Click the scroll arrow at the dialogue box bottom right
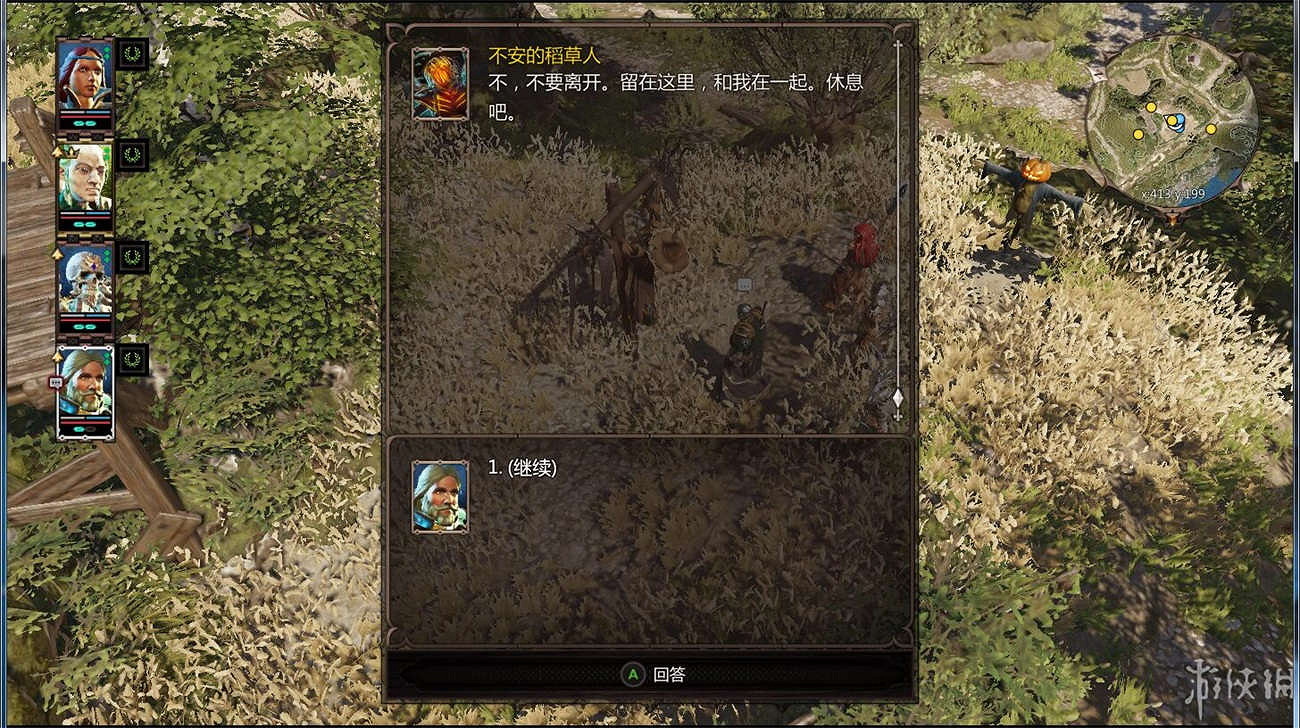The width and height of the screenshot is (1300, 728). click(898, 398)
